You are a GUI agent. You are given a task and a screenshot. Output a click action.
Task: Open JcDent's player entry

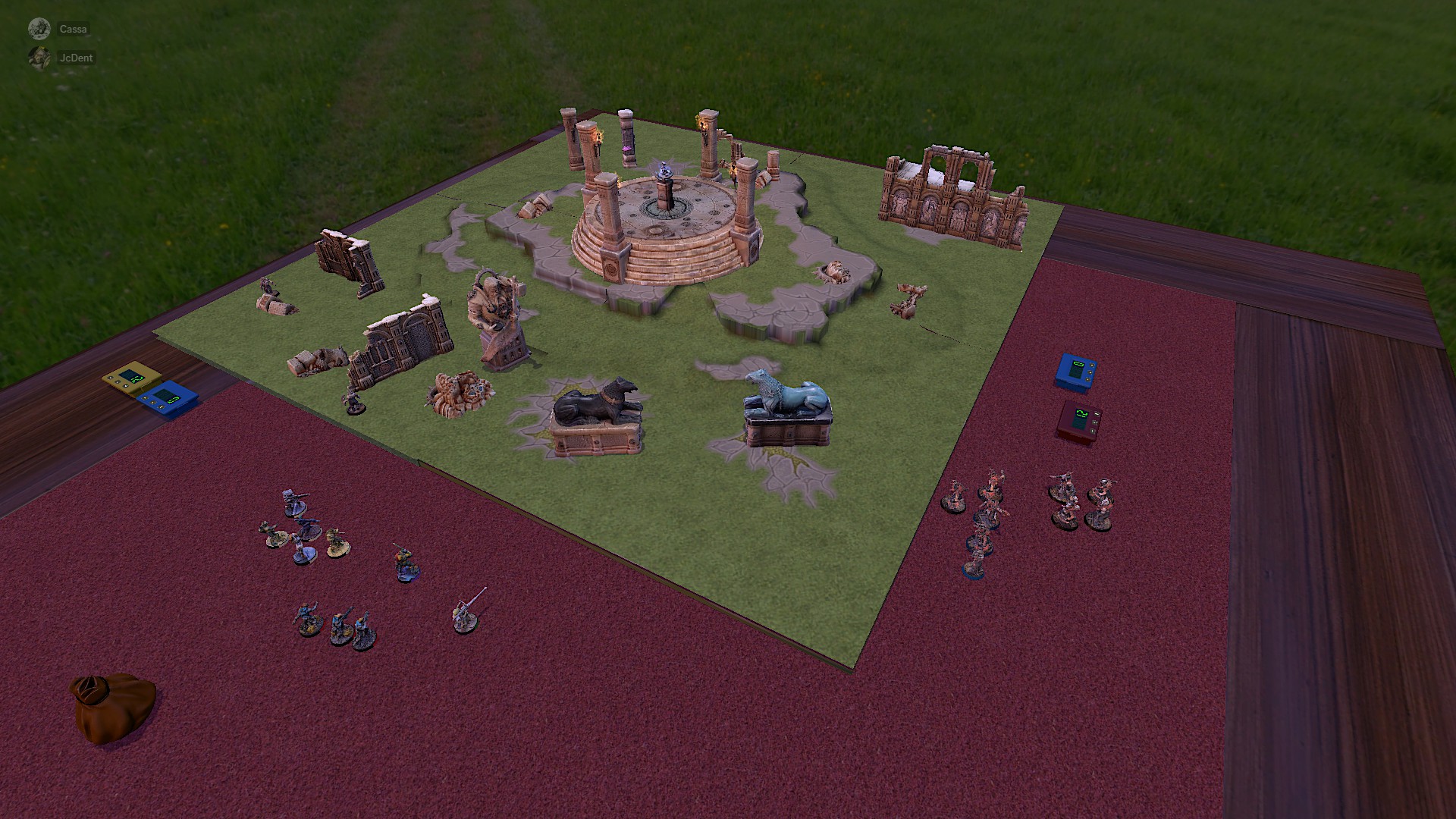point(75,58)
